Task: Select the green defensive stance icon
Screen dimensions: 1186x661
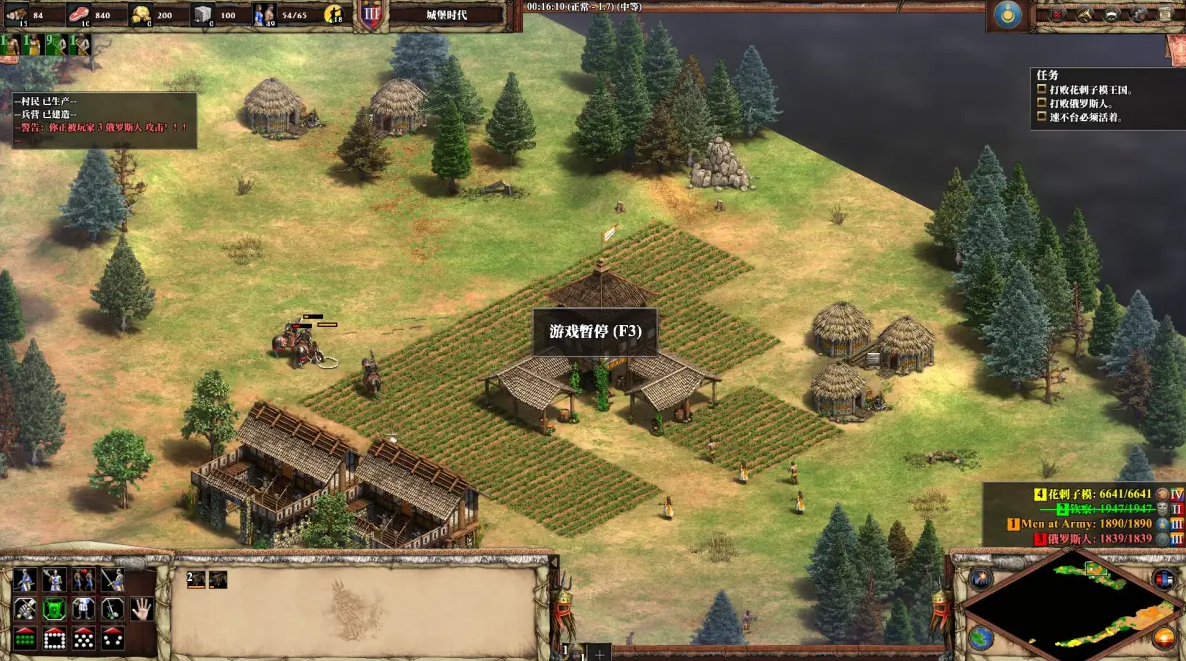Action: tap(54, 608)
